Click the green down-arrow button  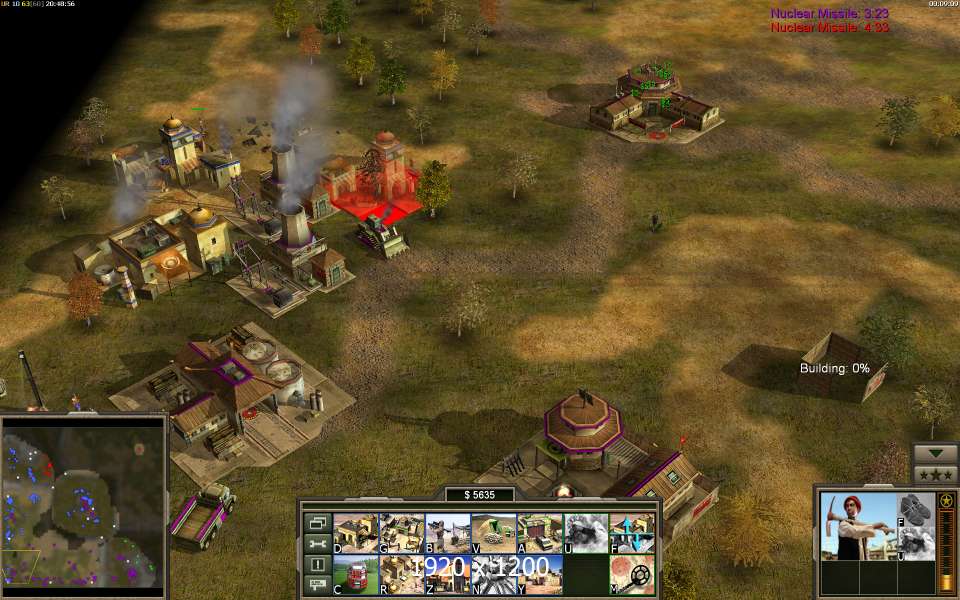[936, 453]
